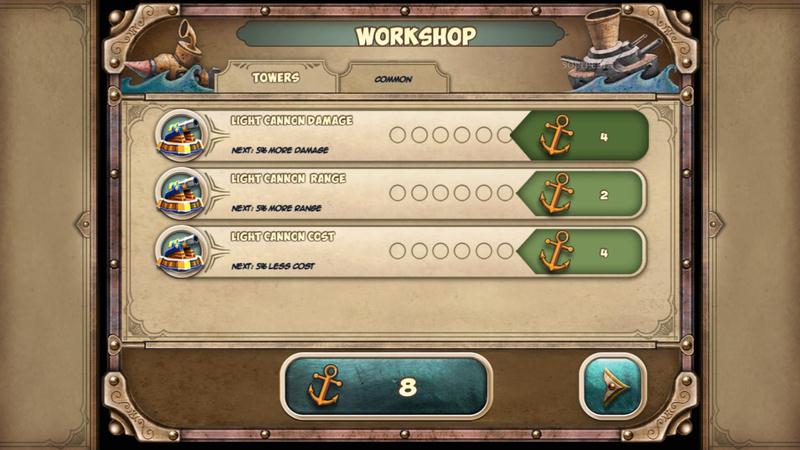Buy the Light Cannon Cost upgrade
This screenshot has width=800, height=450.
[x=583, y=252]
